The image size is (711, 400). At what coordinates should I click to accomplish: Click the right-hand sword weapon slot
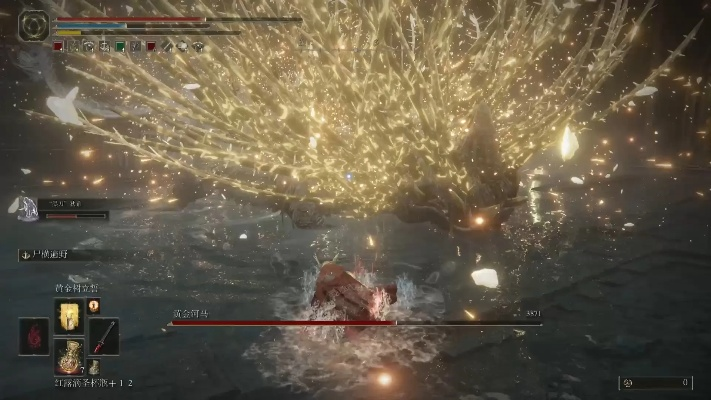[104, 335]
